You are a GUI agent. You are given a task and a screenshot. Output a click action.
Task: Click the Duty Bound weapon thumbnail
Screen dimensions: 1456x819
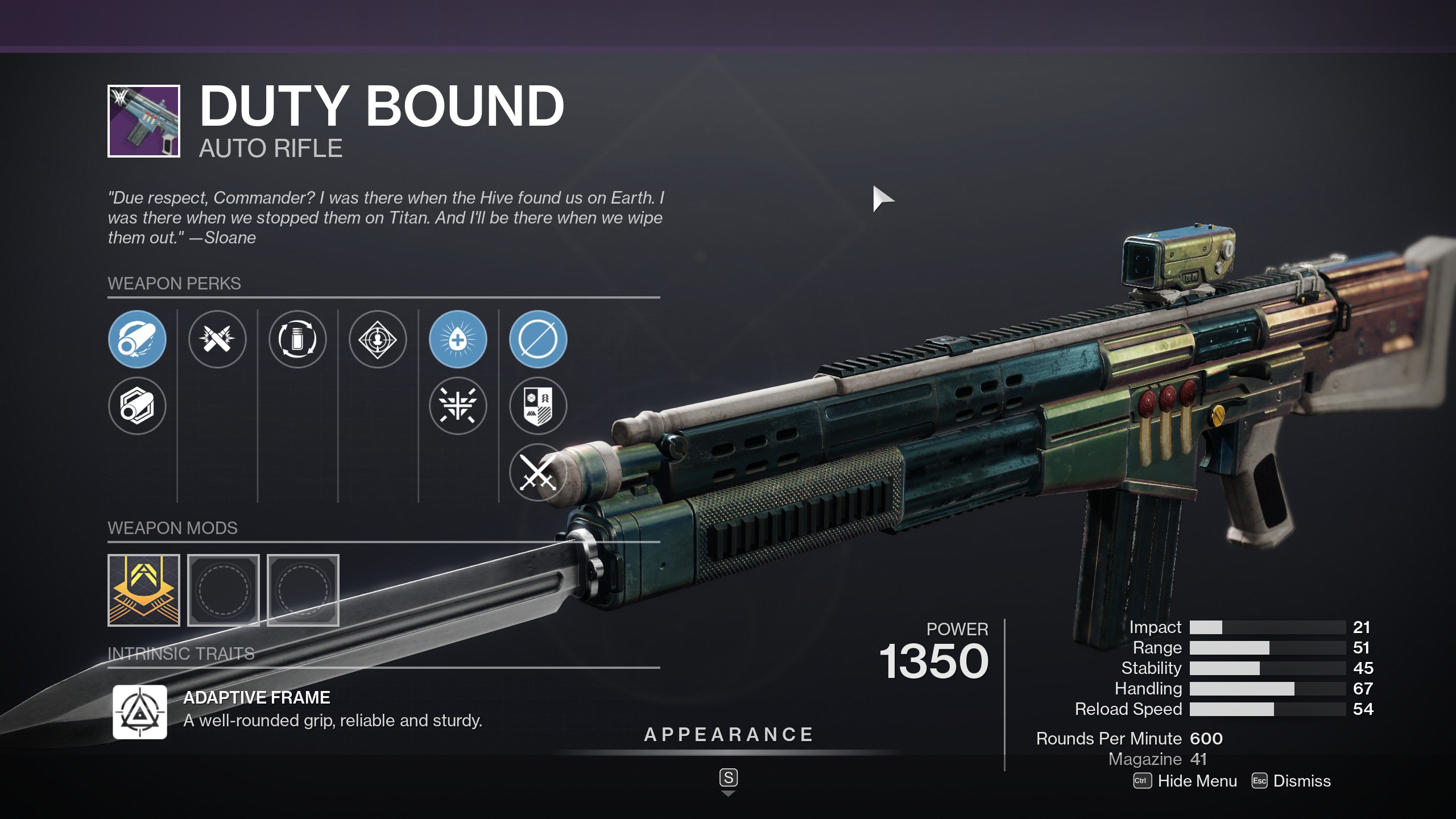click(x=144, y=121)
